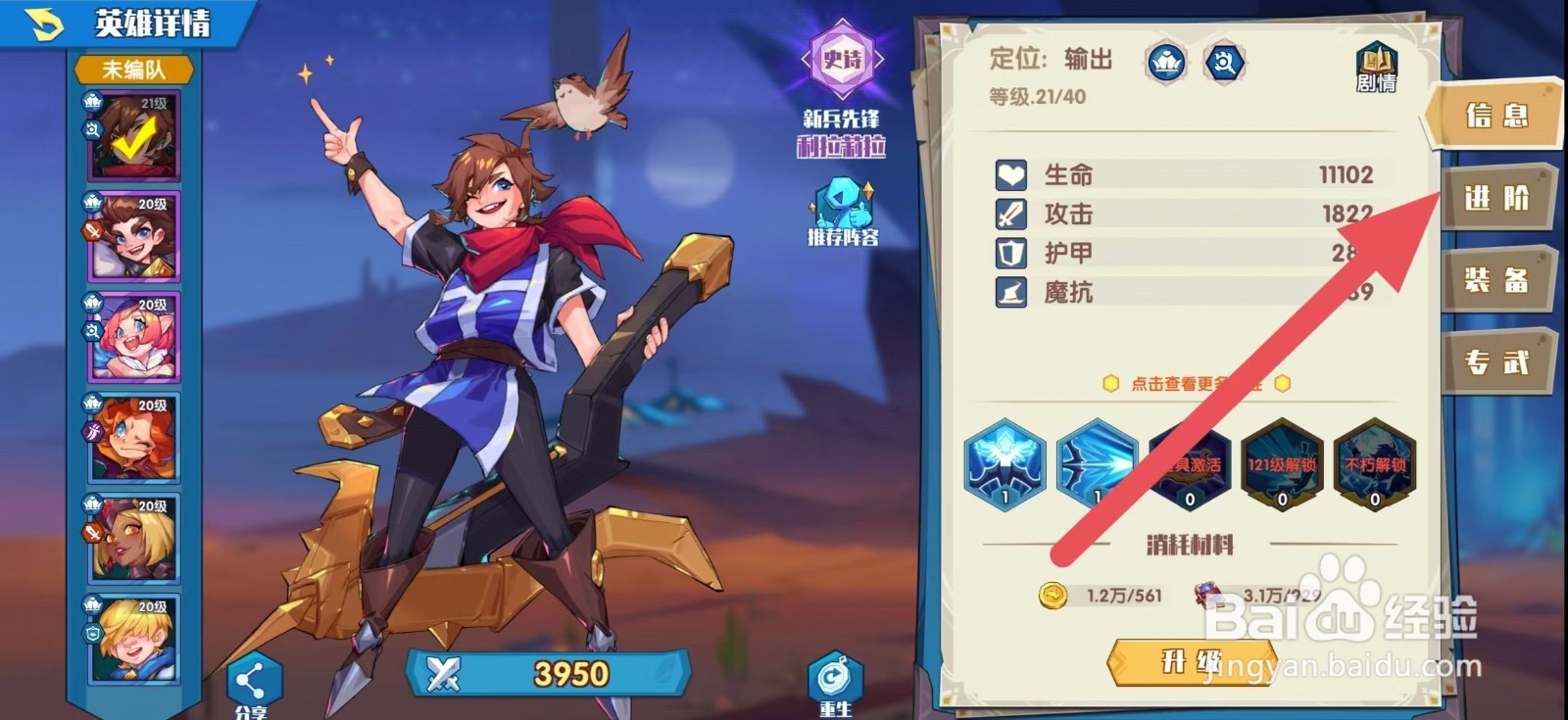
Task: Click the sword icon beside 攻击 stat
Action: point(1012,214)
